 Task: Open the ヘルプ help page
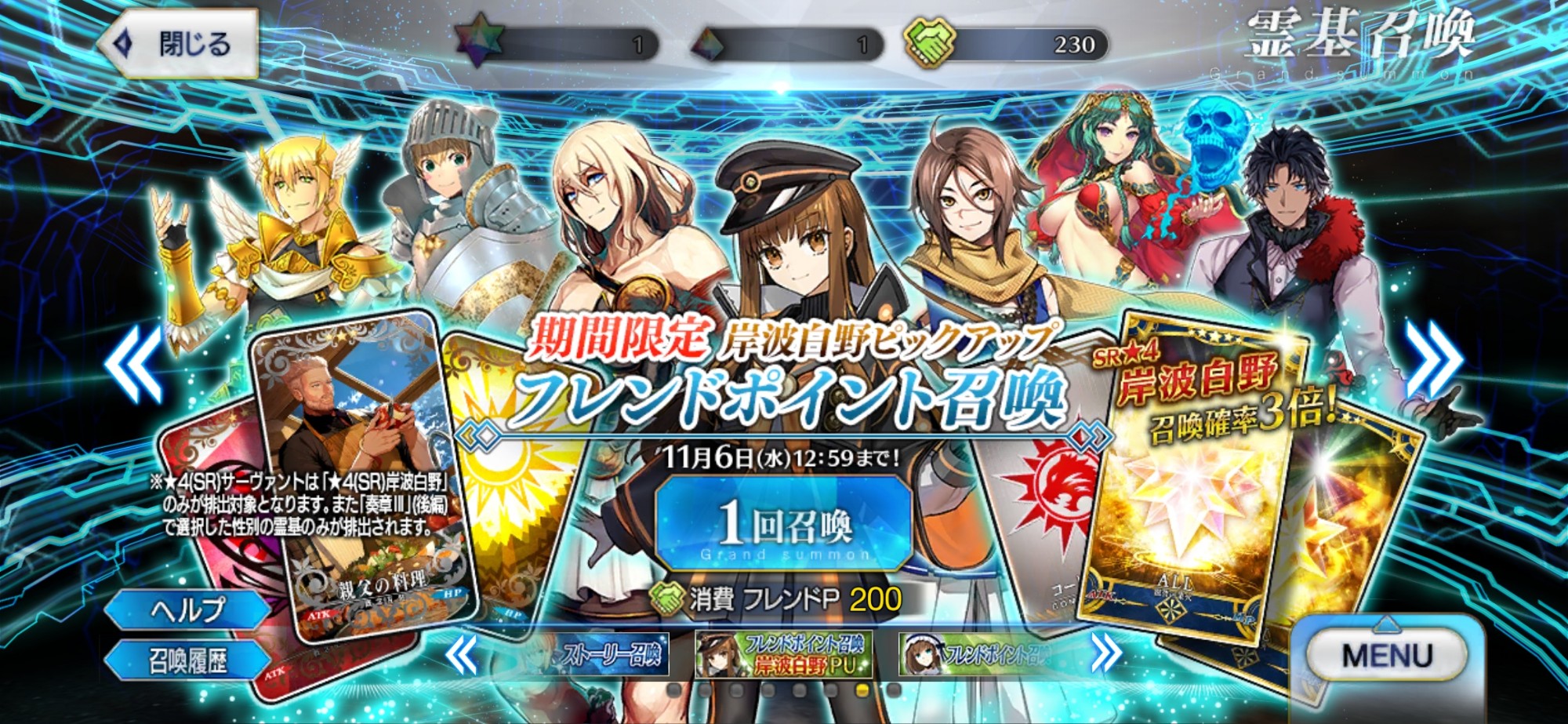coord(188,609)
